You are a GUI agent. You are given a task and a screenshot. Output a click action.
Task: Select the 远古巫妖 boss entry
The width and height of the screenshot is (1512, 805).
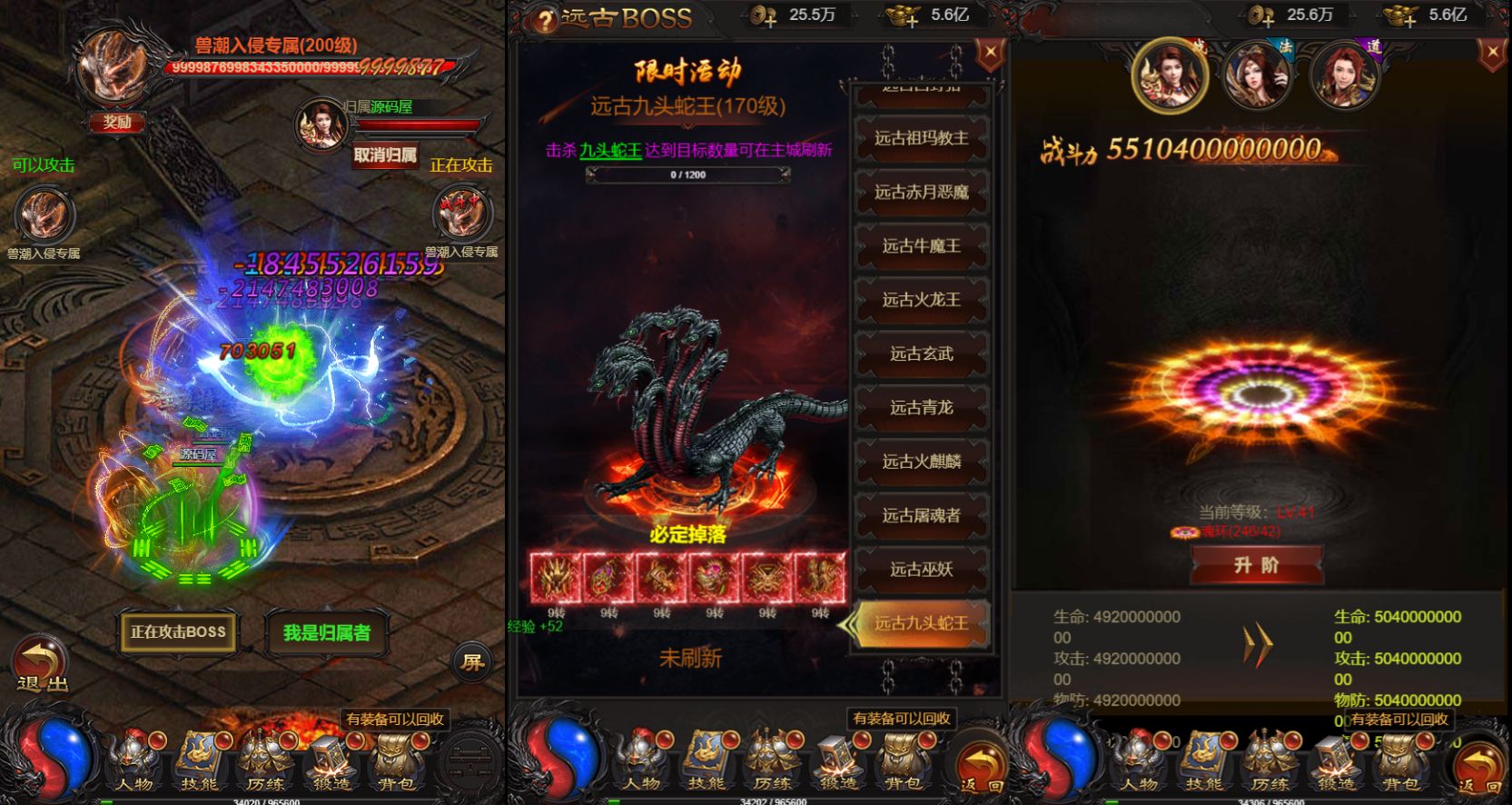coord(922,570)
